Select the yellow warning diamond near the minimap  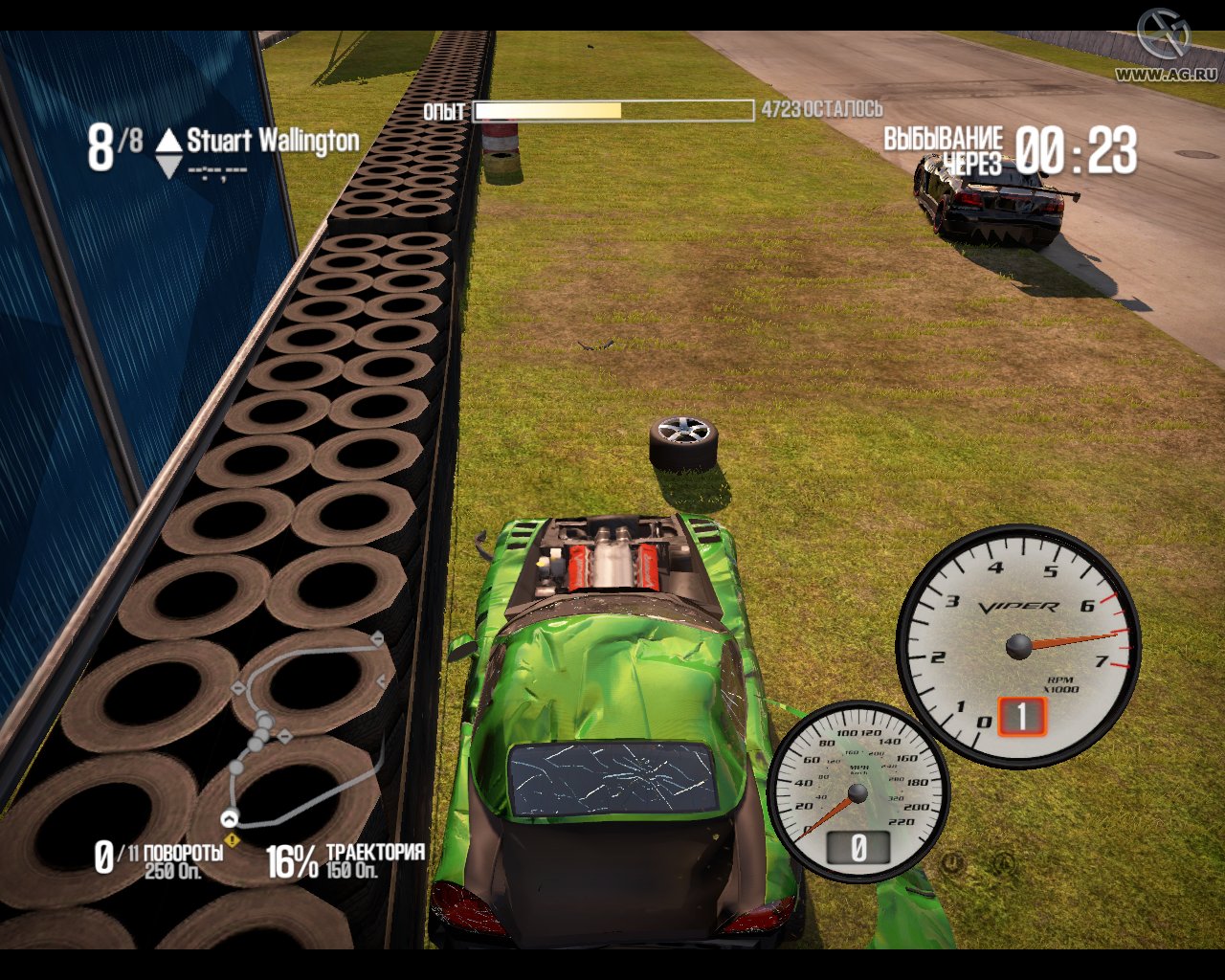[x=230, y=839]
